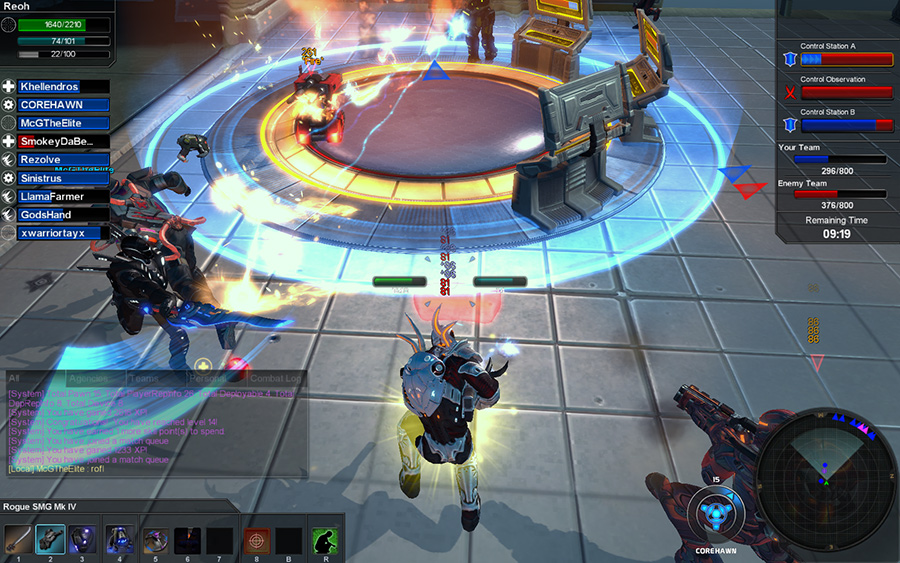Viewport: 900px width, 563px height.
Task: Select xwarriortayx in the team roster
Action: (62, 233)
